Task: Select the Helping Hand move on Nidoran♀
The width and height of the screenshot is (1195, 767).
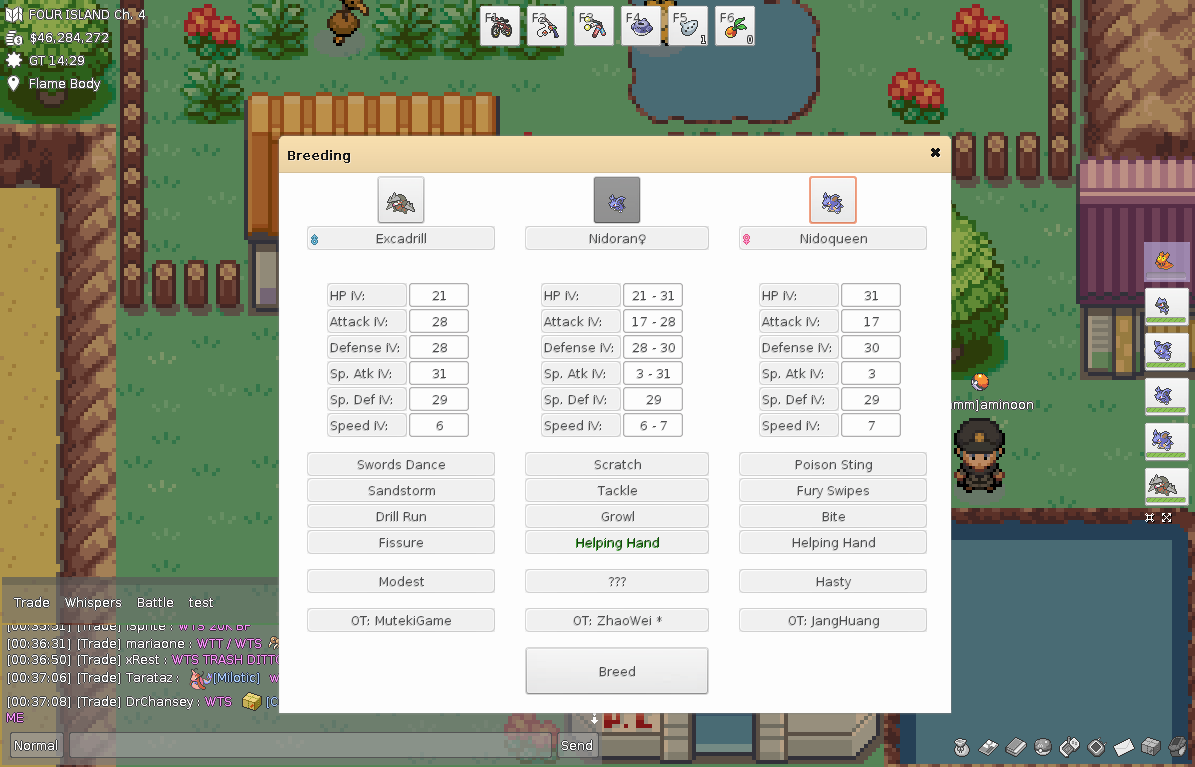Action: click(x=617, y=543)
